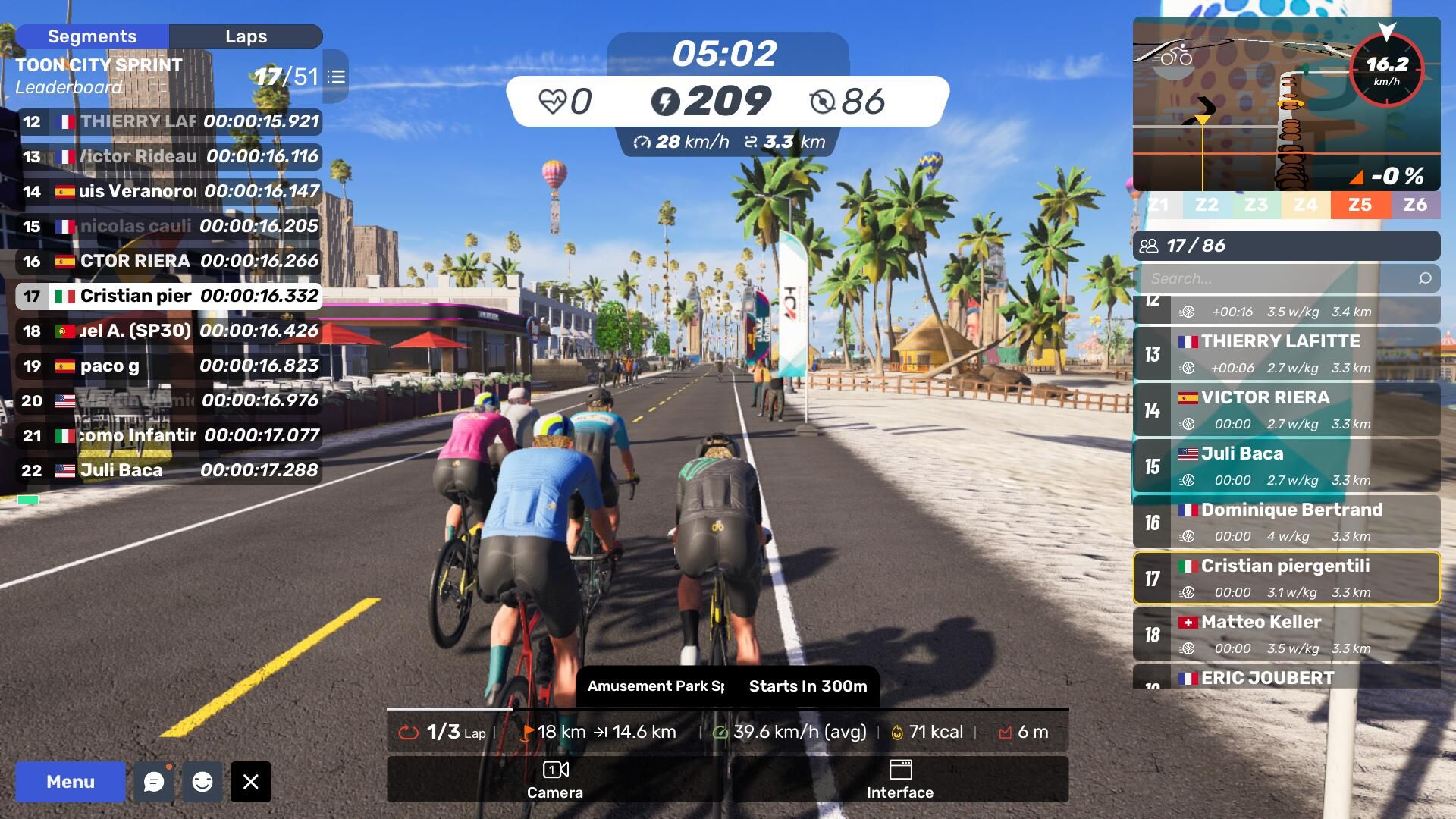Select THIERRY LAFITTE in rider list
This screenshot has width=1456, height=819.
1286,353
